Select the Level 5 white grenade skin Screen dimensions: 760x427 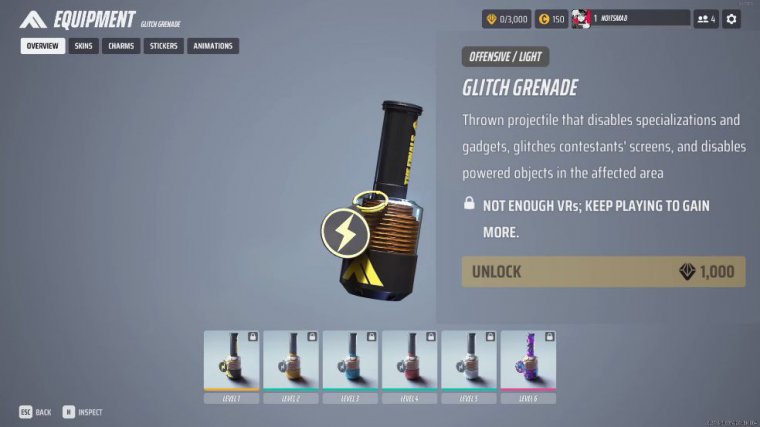468,361
